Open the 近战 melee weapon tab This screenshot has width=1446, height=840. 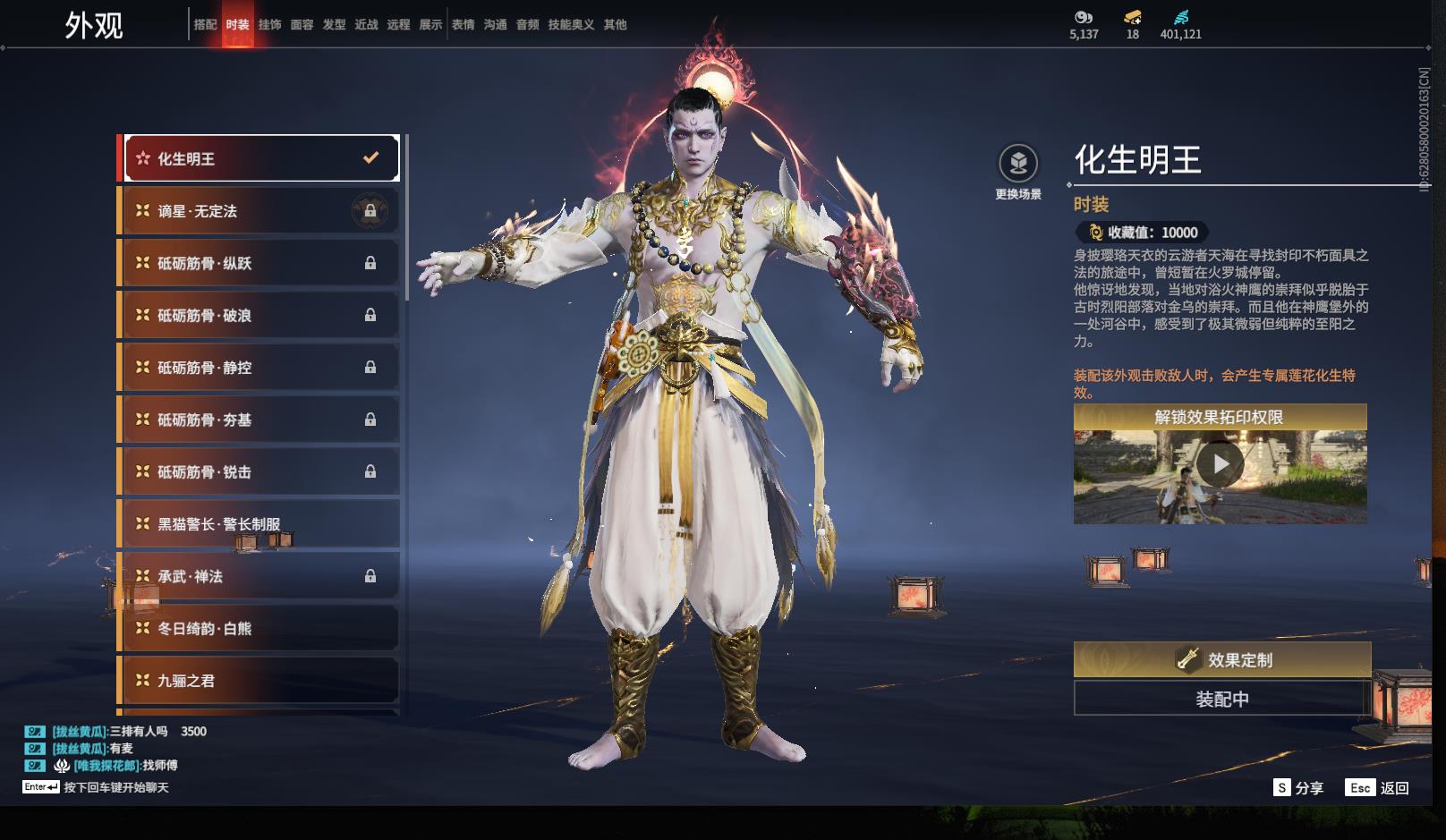pyautogui.click(x=366, y=25)
